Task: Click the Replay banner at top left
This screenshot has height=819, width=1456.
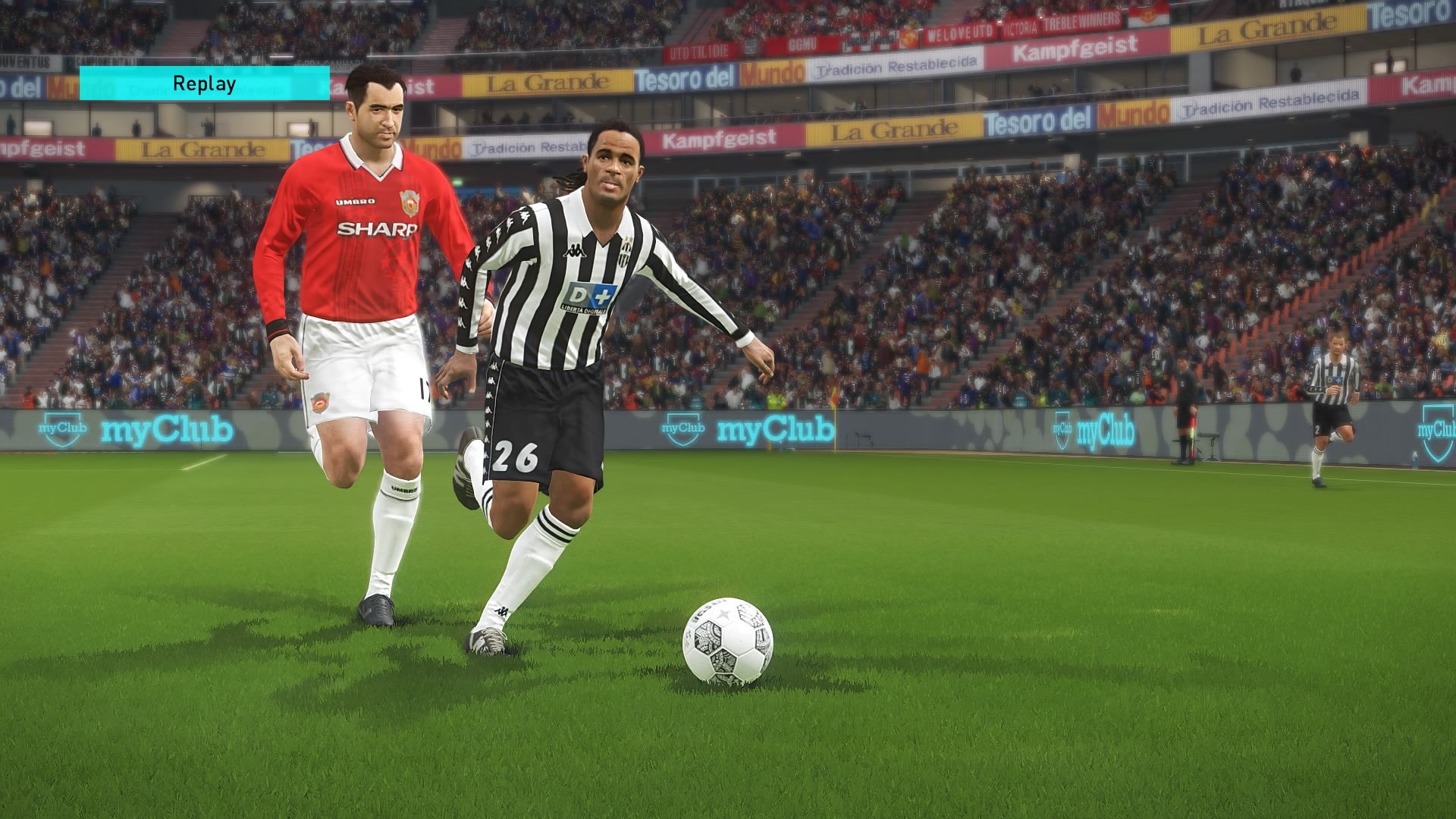Action: [203, 83]
